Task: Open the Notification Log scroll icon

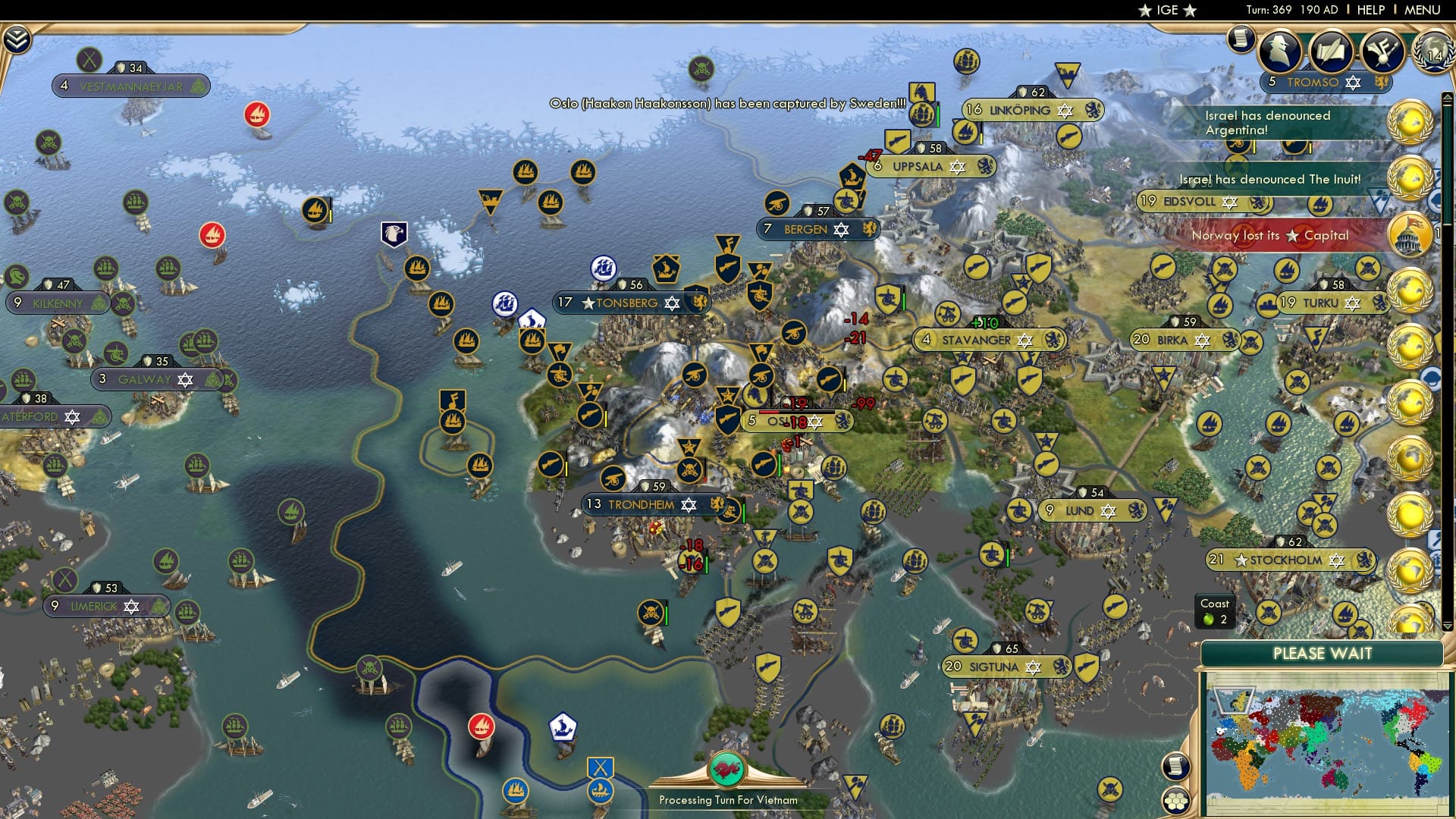Action: pos(1241,38)
